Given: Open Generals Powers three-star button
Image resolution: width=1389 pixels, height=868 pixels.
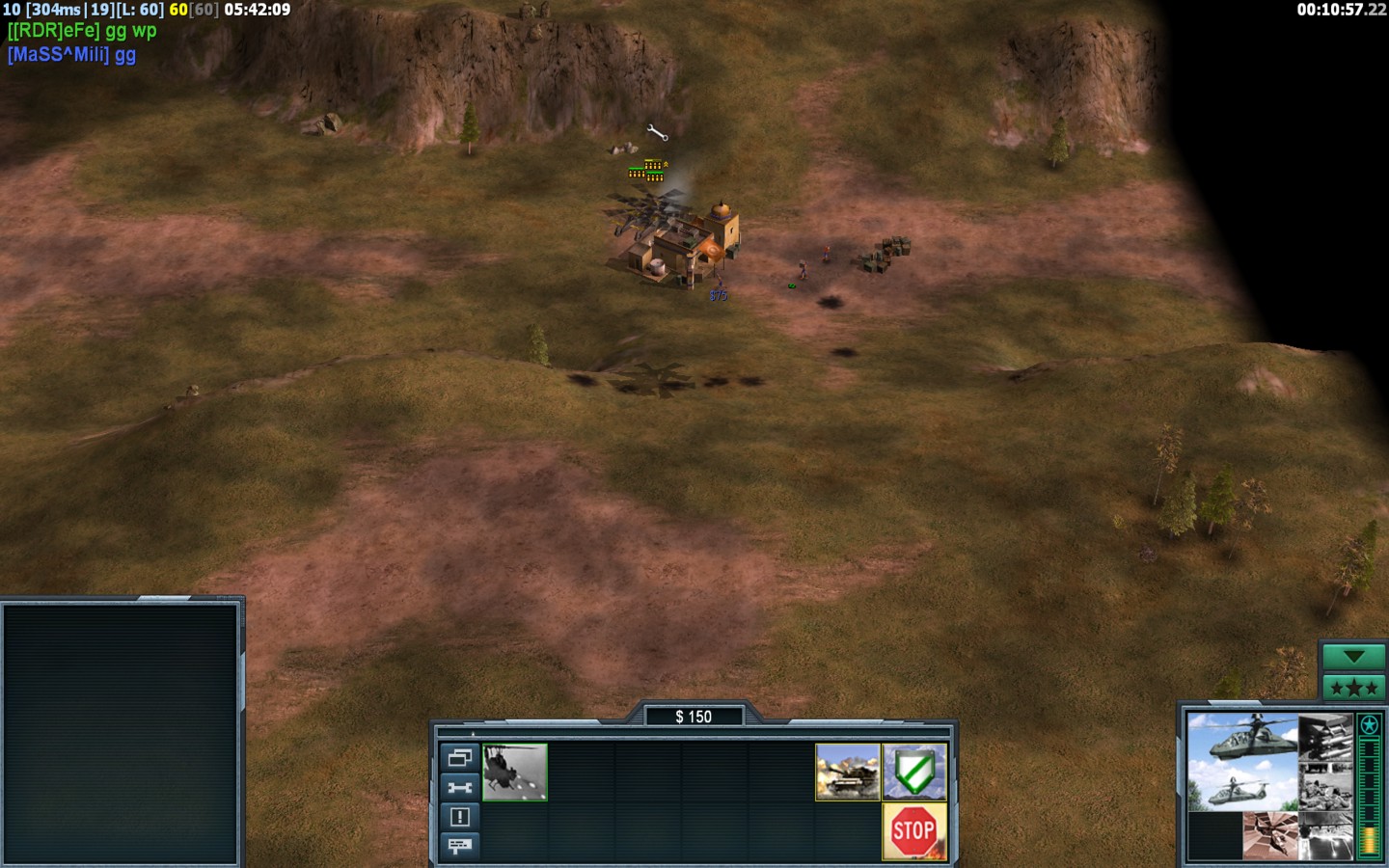Looking at the screenshot, I should pyautogui.click(x=1353, y=688).
